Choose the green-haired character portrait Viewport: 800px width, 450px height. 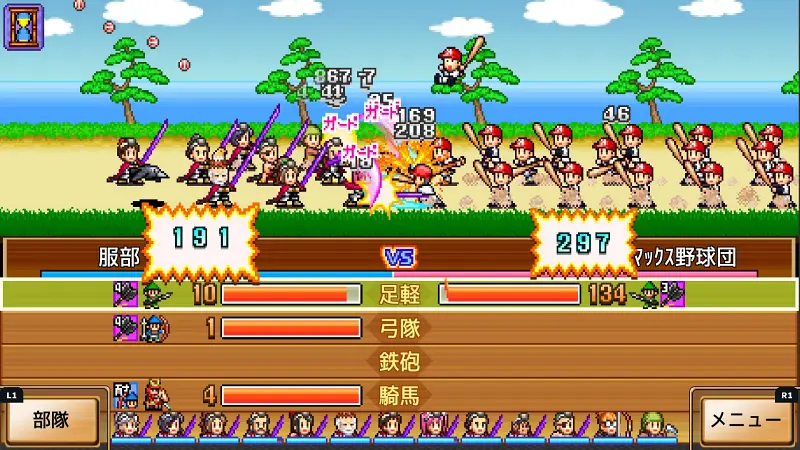coord(652,426)
